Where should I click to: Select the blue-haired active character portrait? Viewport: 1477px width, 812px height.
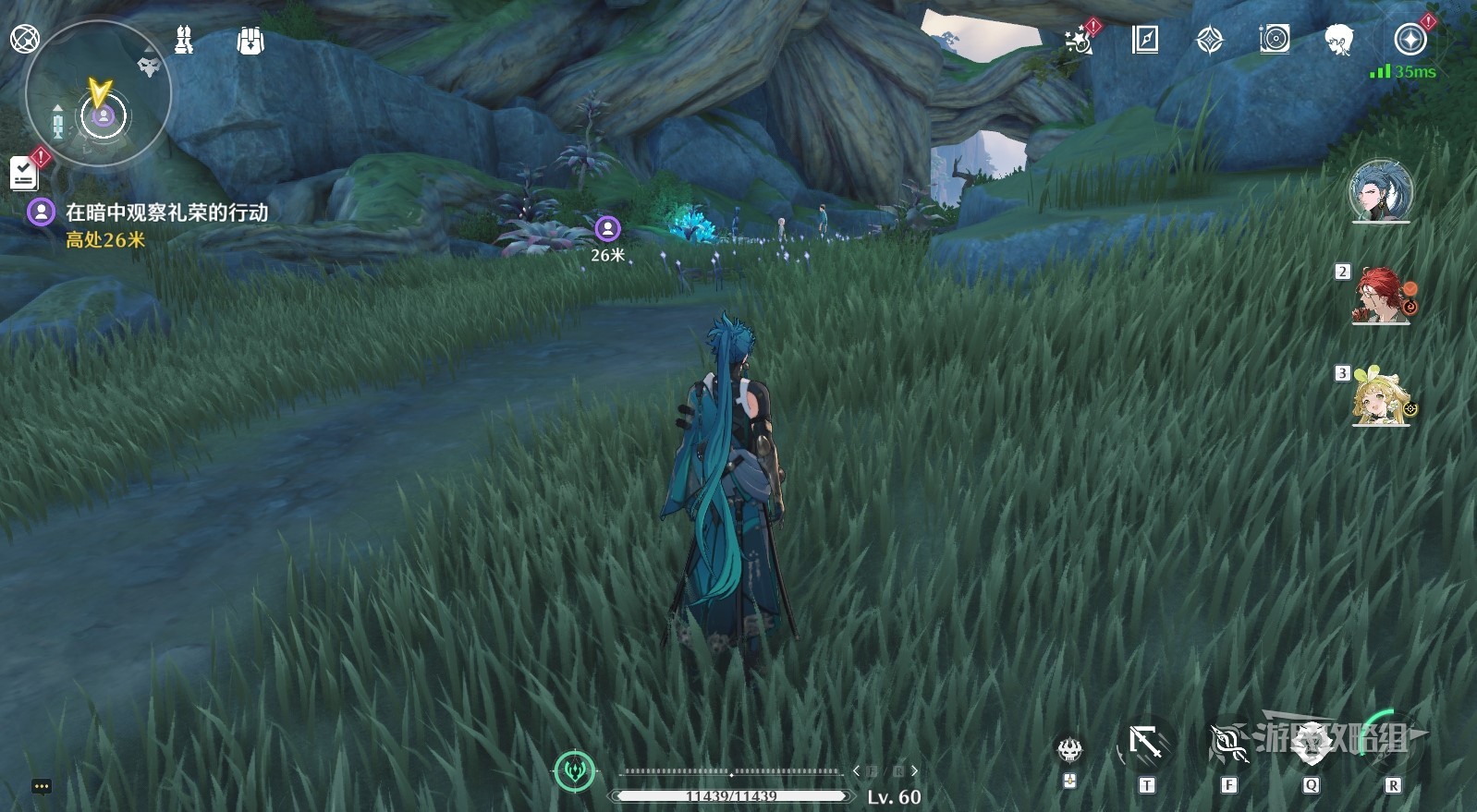(1380, 192)
